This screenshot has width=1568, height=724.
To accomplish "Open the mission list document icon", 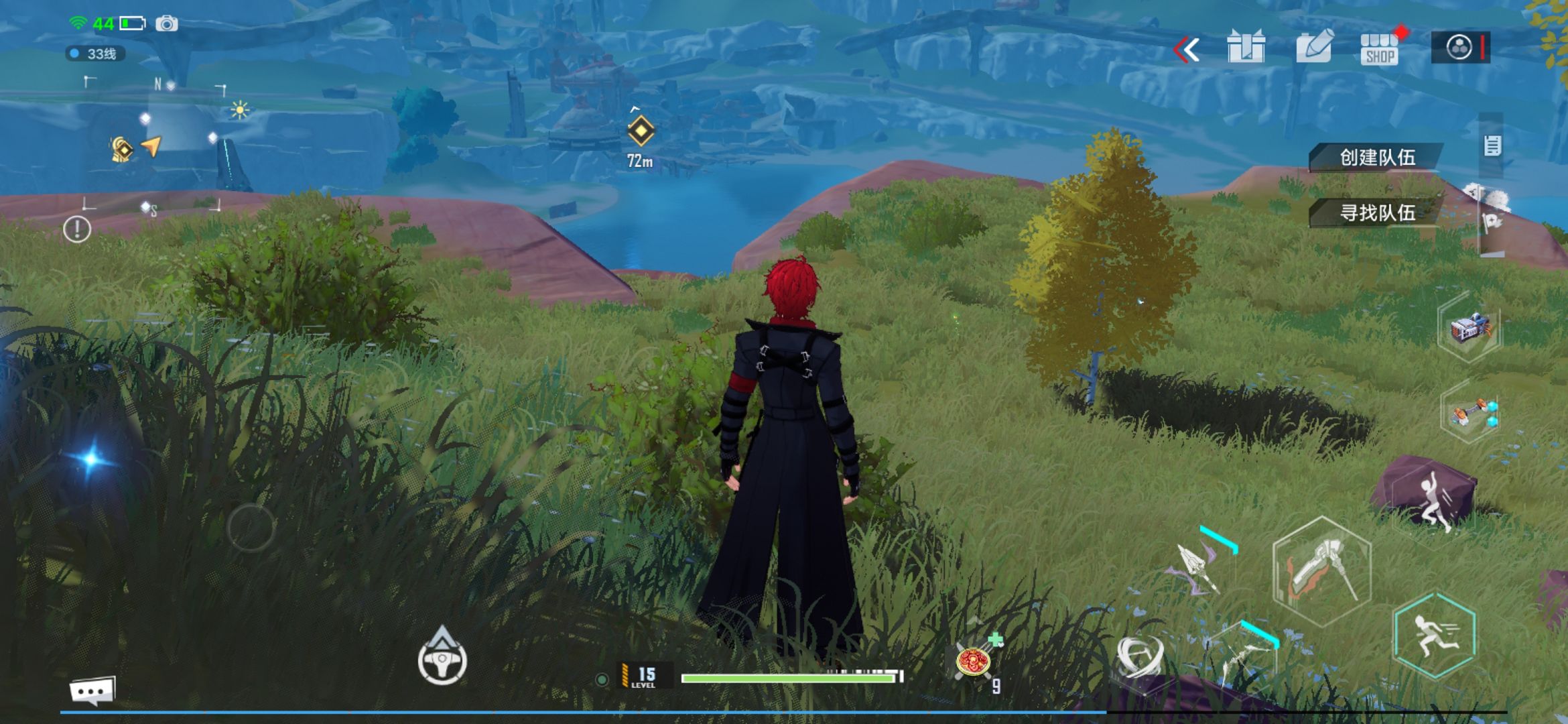I will [x=1492, y=145].
